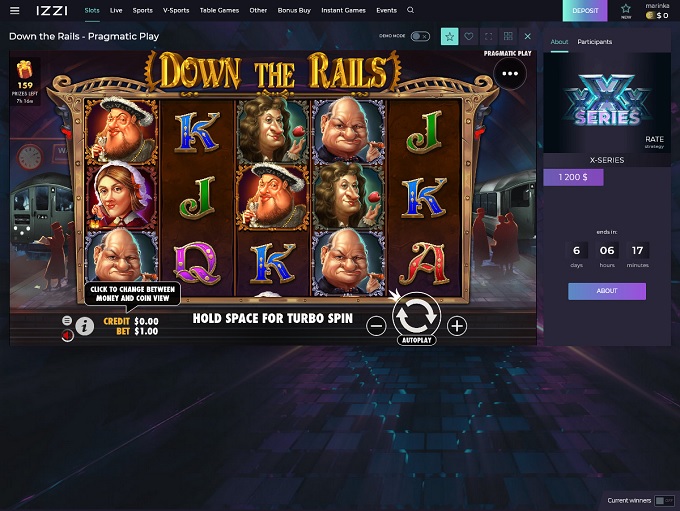Click the purple About tournament button
This screenshot has width=680, height=511.
coord(607,291)
